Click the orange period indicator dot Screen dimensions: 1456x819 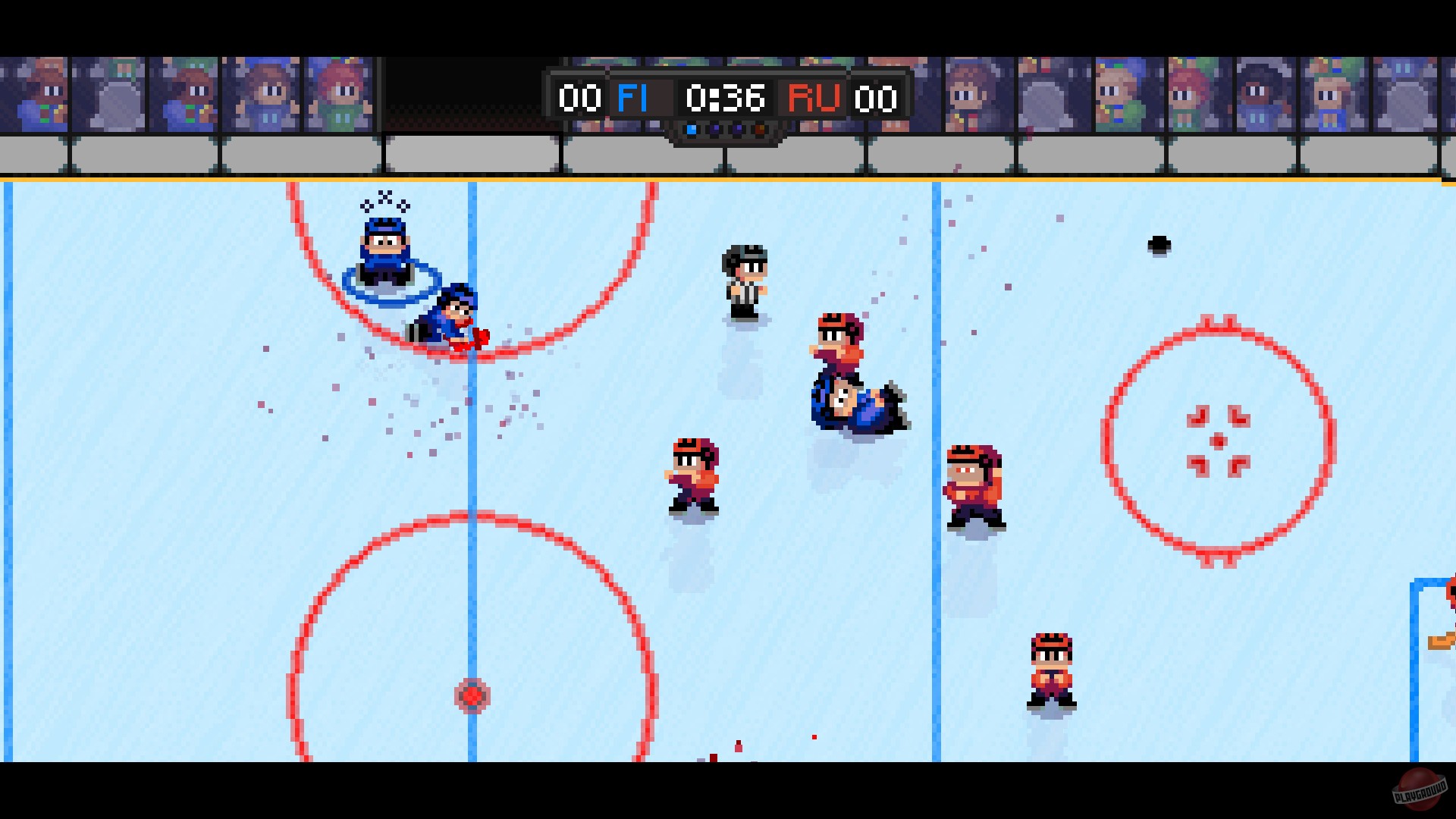760,129
